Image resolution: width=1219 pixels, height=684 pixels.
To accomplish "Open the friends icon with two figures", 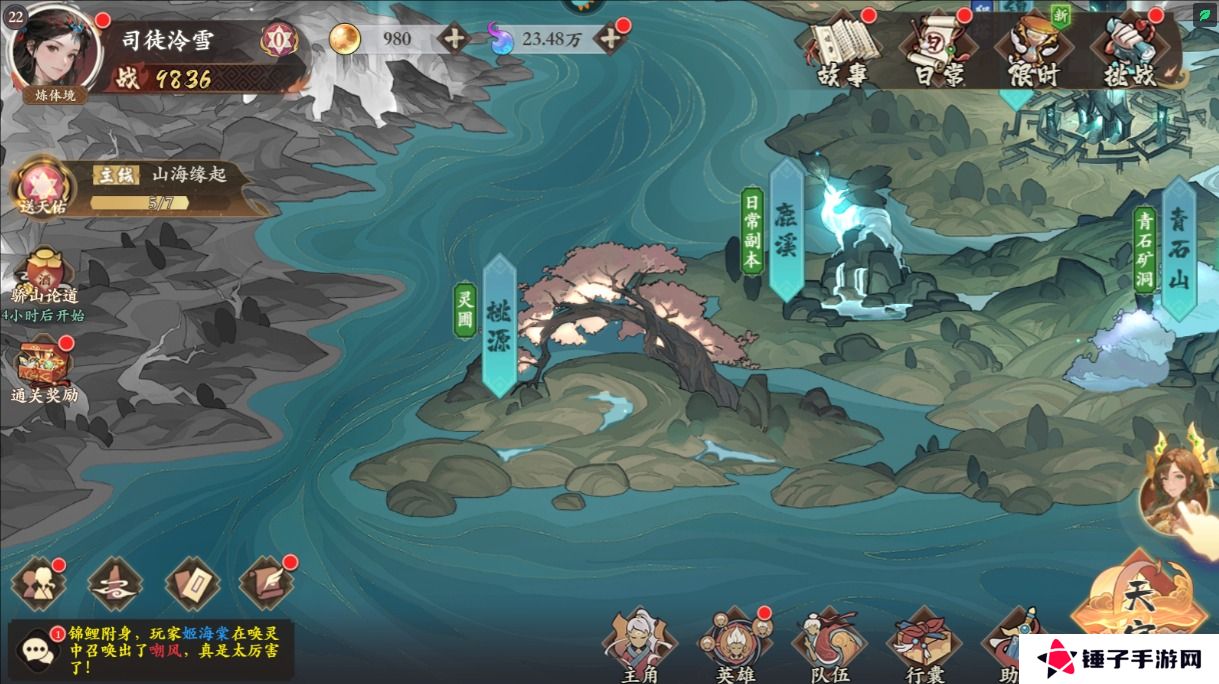I will pyautogui.click(x=37, y=584).
